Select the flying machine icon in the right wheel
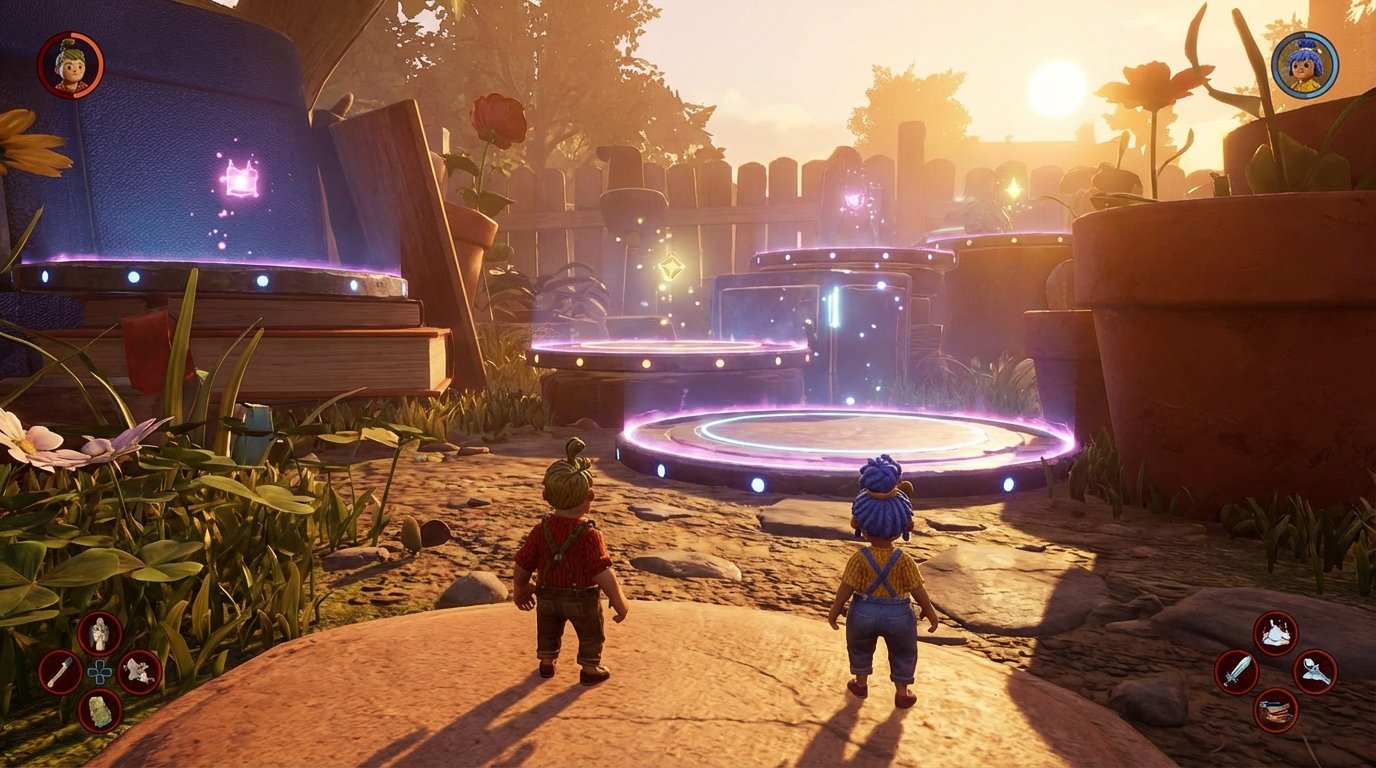The width and height of the screenshot is (1376, 768). [1315, 672]
